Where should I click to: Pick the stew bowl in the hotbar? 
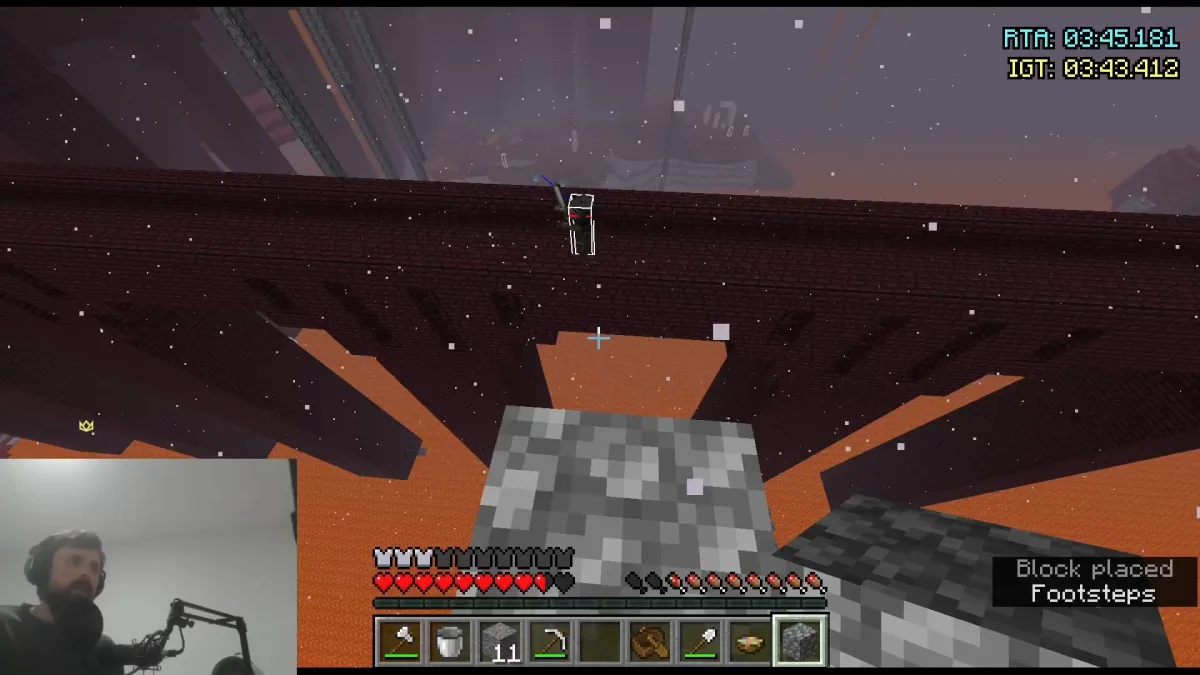tap(748, 641)
